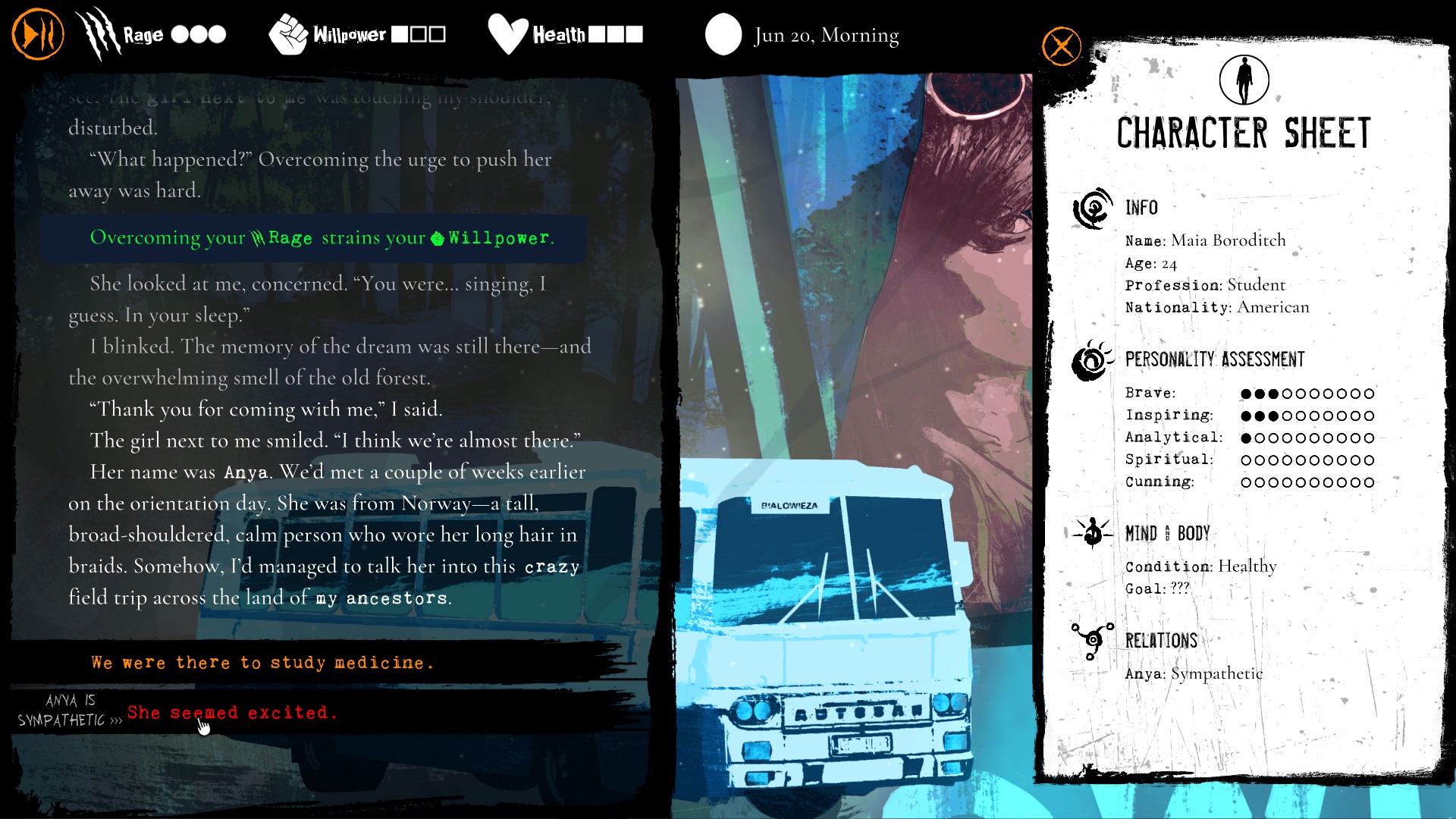
Task: Click an empty Spiritual rating circle
Action: point(1247,459)
